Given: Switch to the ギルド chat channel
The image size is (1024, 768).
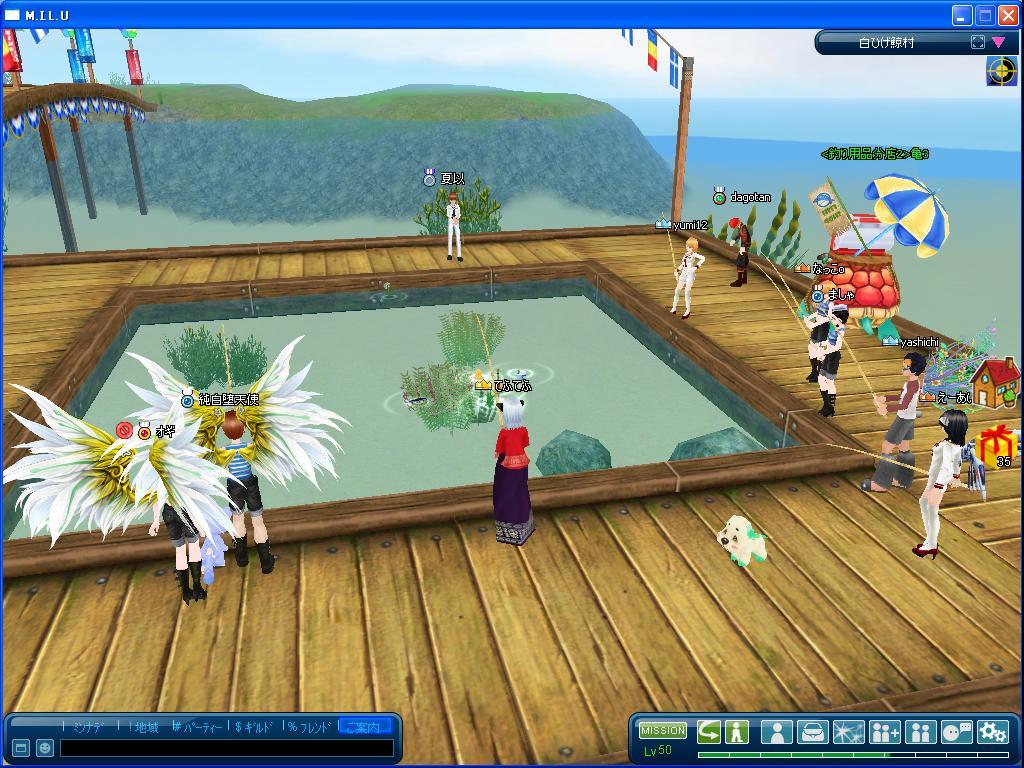Looking at the screenshot, I should click(256, 727).
